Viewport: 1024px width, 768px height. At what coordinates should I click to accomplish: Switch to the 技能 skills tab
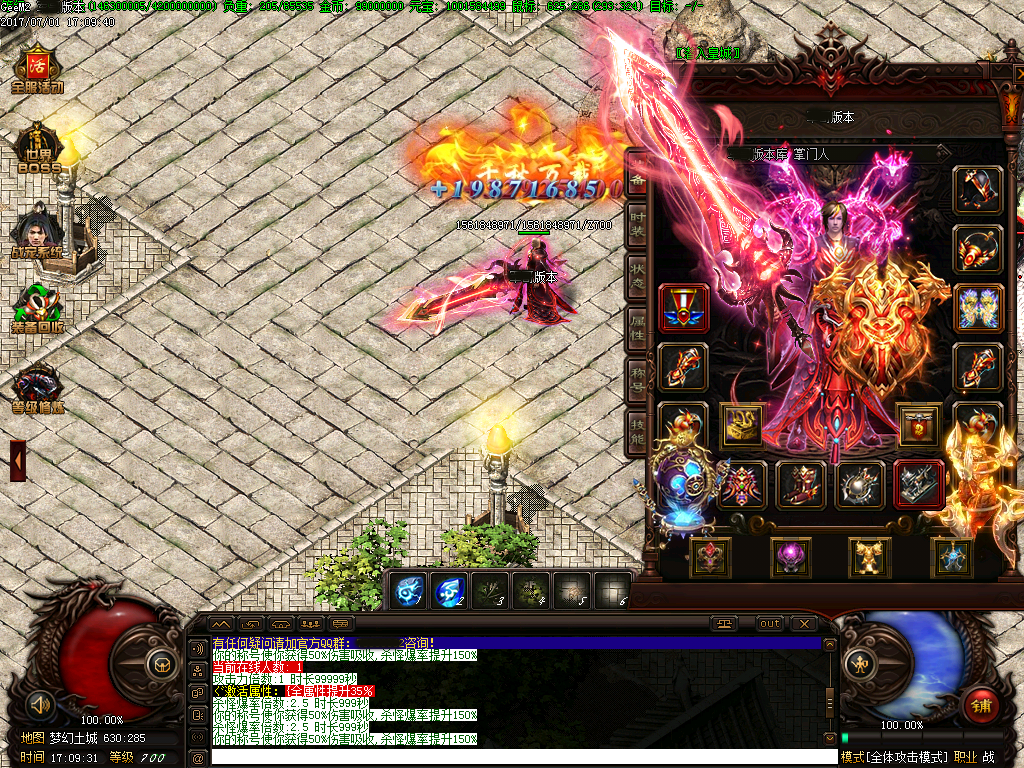637,432
